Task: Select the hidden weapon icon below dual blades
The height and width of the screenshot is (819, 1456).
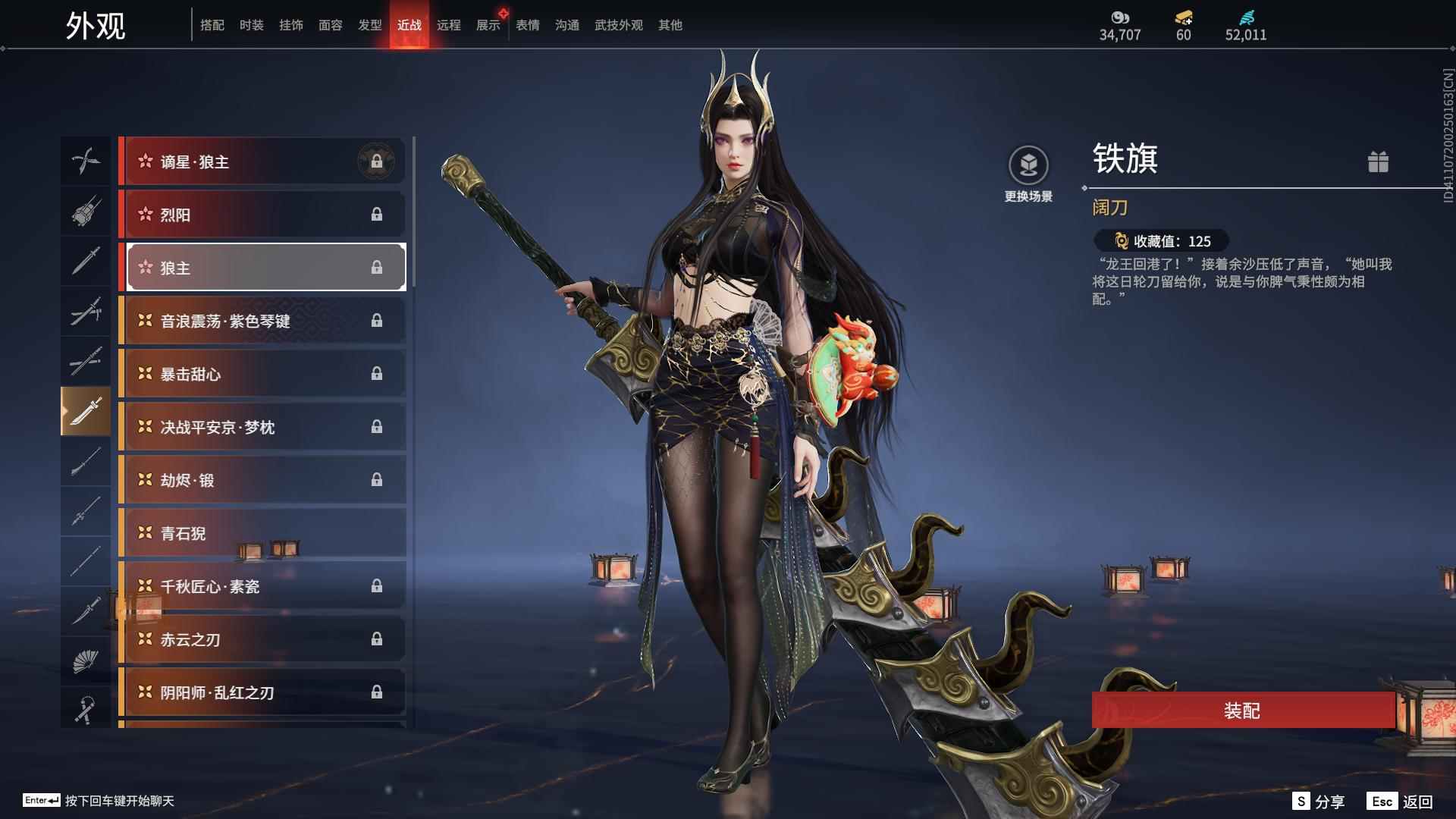Action: pos(86,212)
